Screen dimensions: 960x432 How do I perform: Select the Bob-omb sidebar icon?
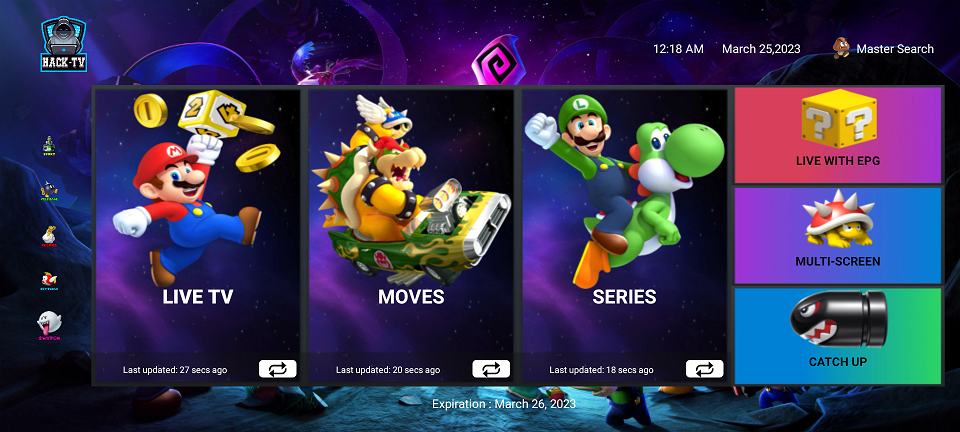48,190
